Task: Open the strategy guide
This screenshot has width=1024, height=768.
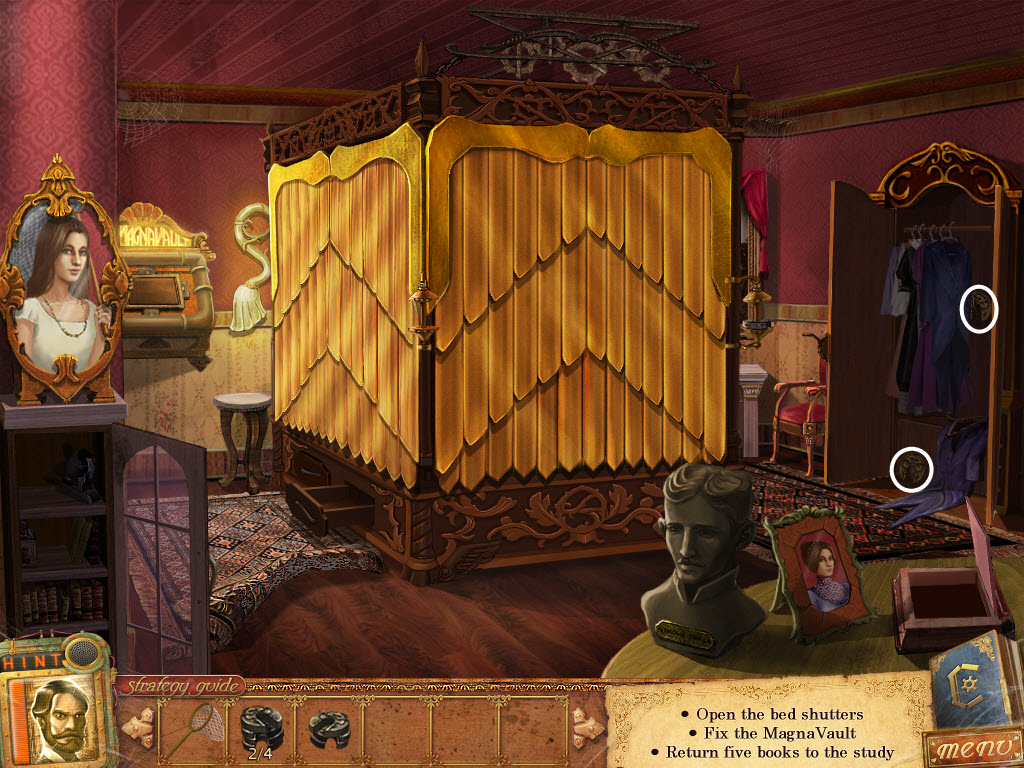Action: [x=182, y=686]
